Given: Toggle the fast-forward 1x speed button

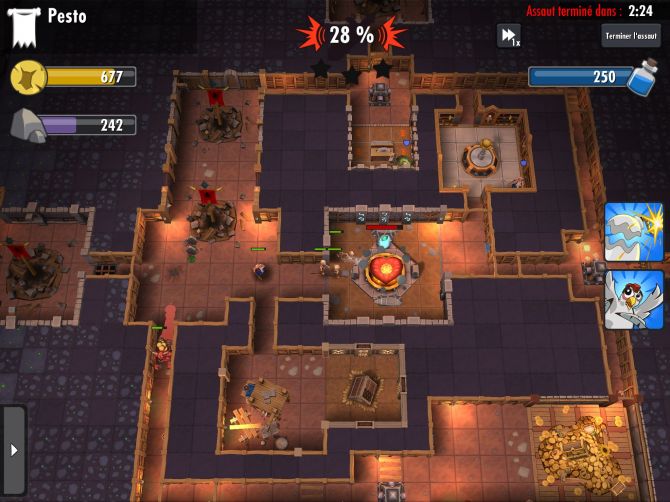Looking at the screenshot, I should (509, 36).
